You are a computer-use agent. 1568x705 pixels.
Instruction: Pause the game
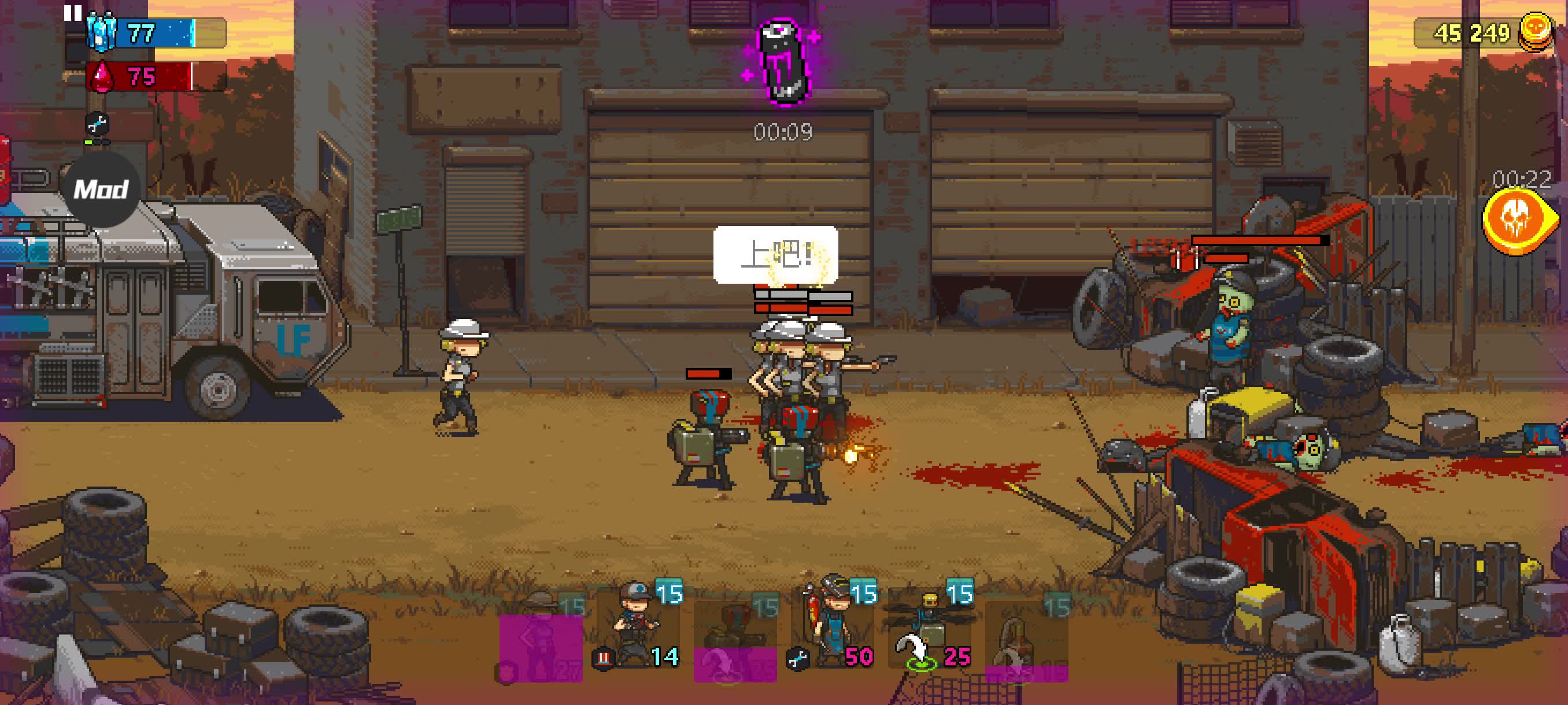click(x=72, y=13)
